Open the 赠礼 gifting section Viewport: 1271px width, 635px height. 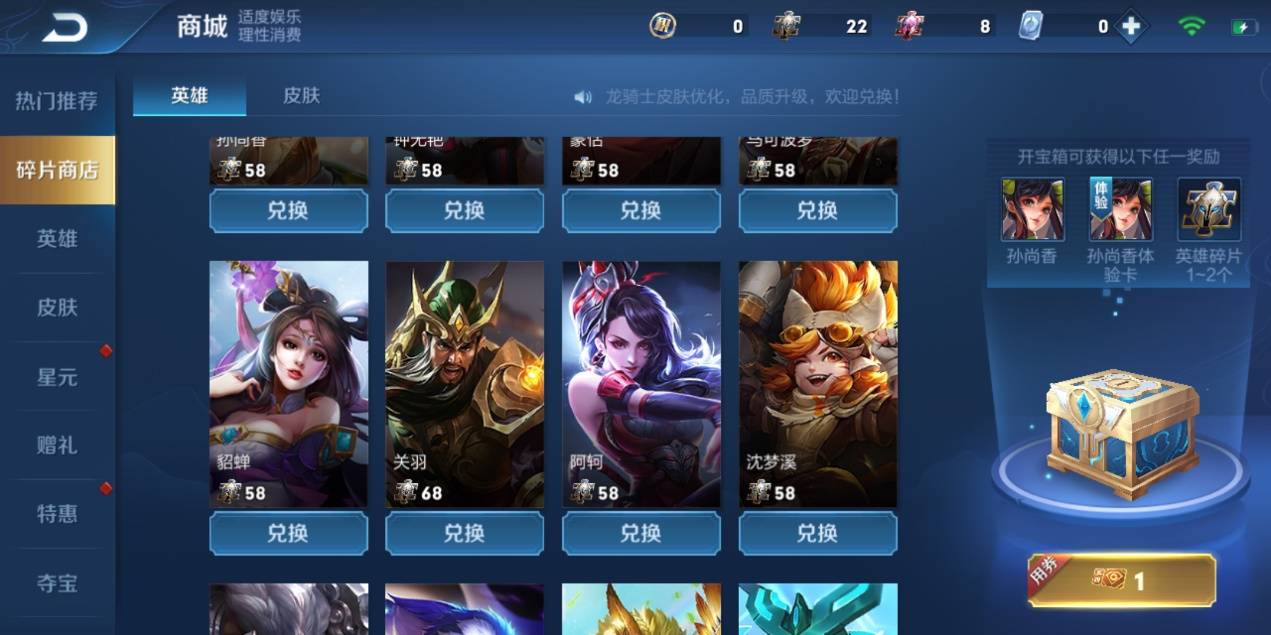point(57,445)
